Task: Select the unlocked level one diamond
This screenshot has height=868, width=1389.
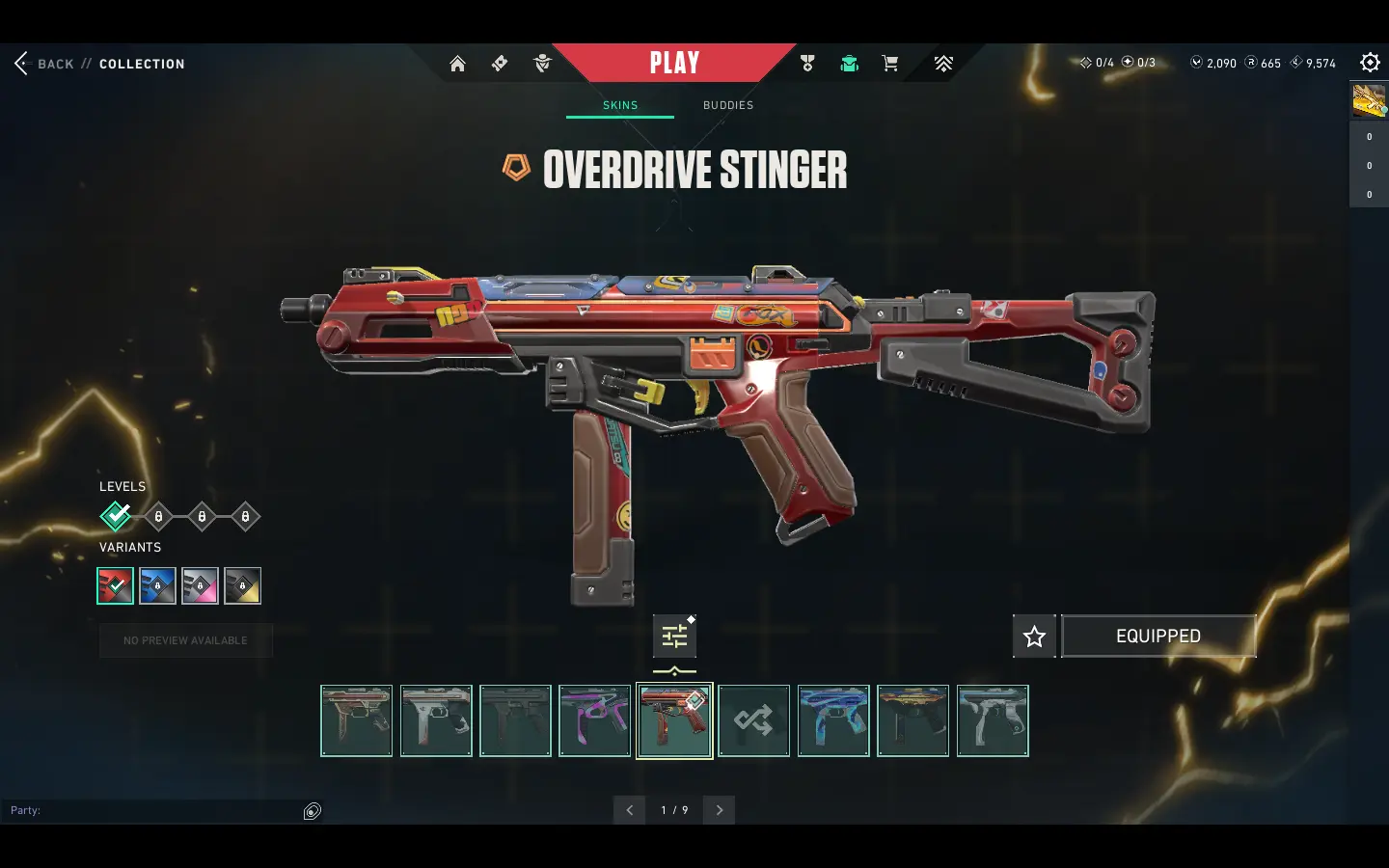Action: pyautogui.click(x=116, y=517)
